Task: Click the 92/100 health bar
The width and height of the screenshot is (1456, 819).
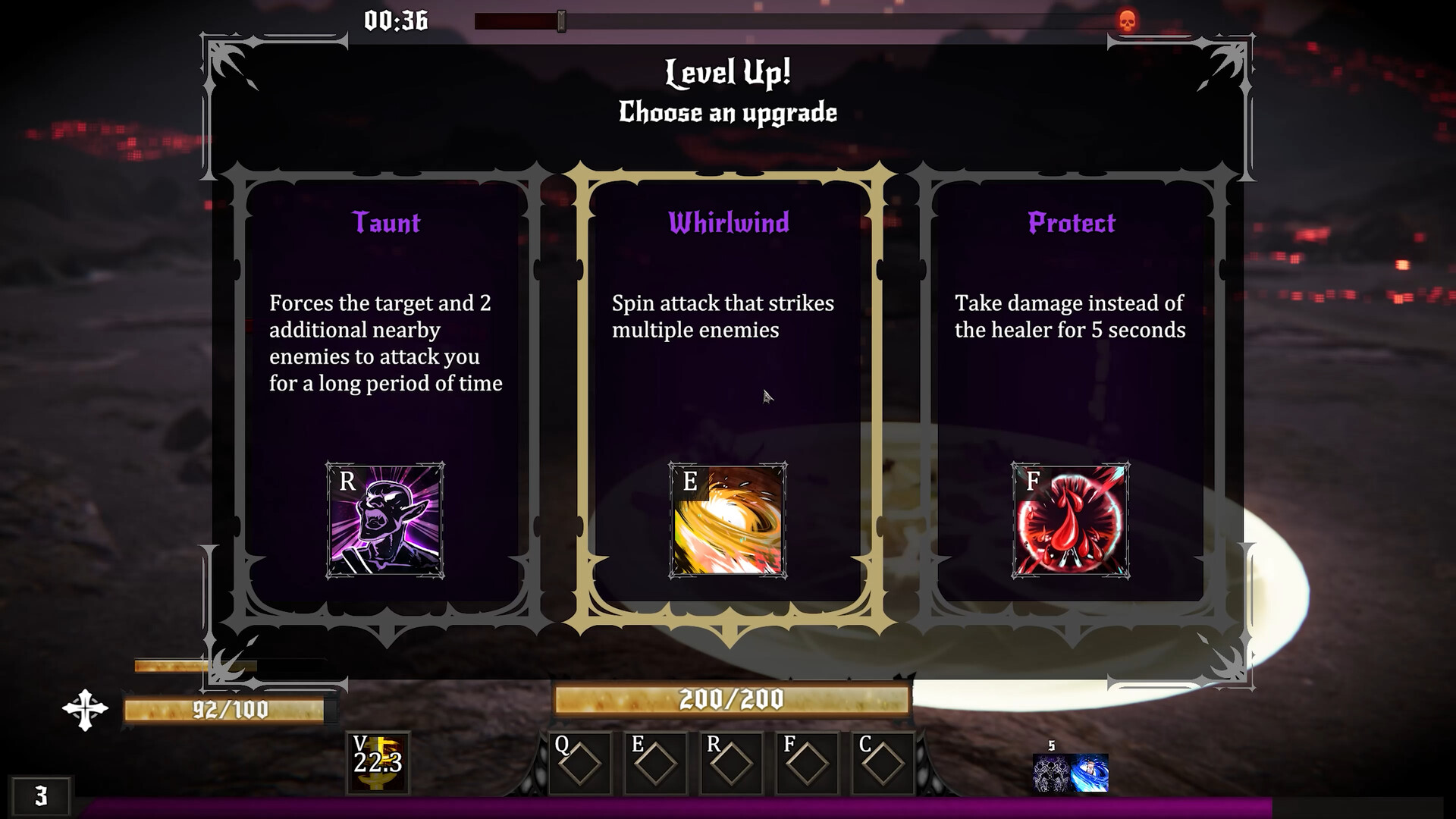Action: 227,711
